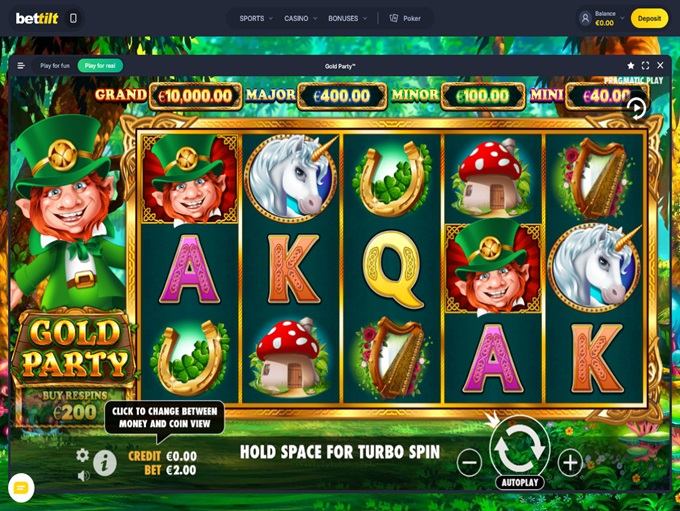Open the game info paytable
The image size is (680, 511).
105,462
